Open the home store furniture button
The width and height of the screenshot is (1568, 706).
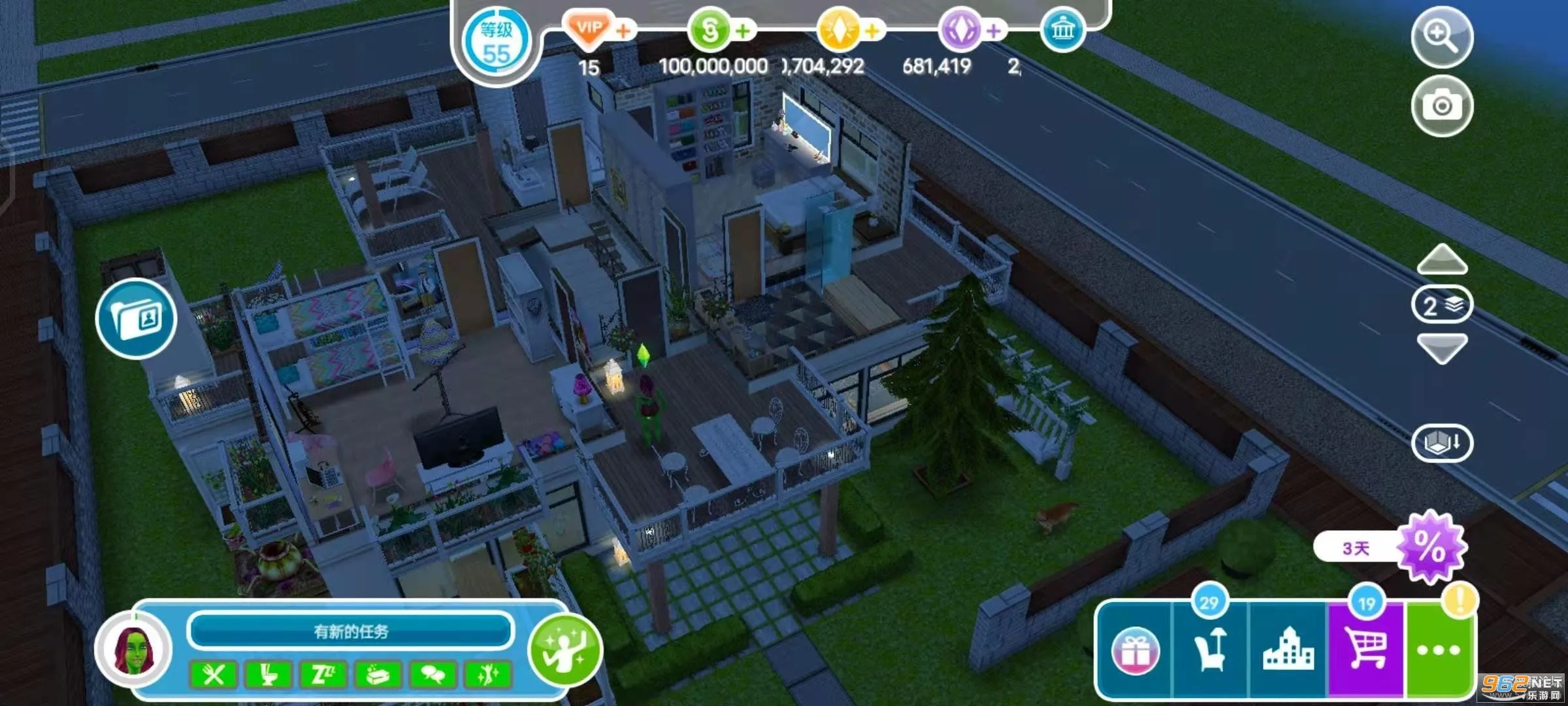tap(1210, 650)
